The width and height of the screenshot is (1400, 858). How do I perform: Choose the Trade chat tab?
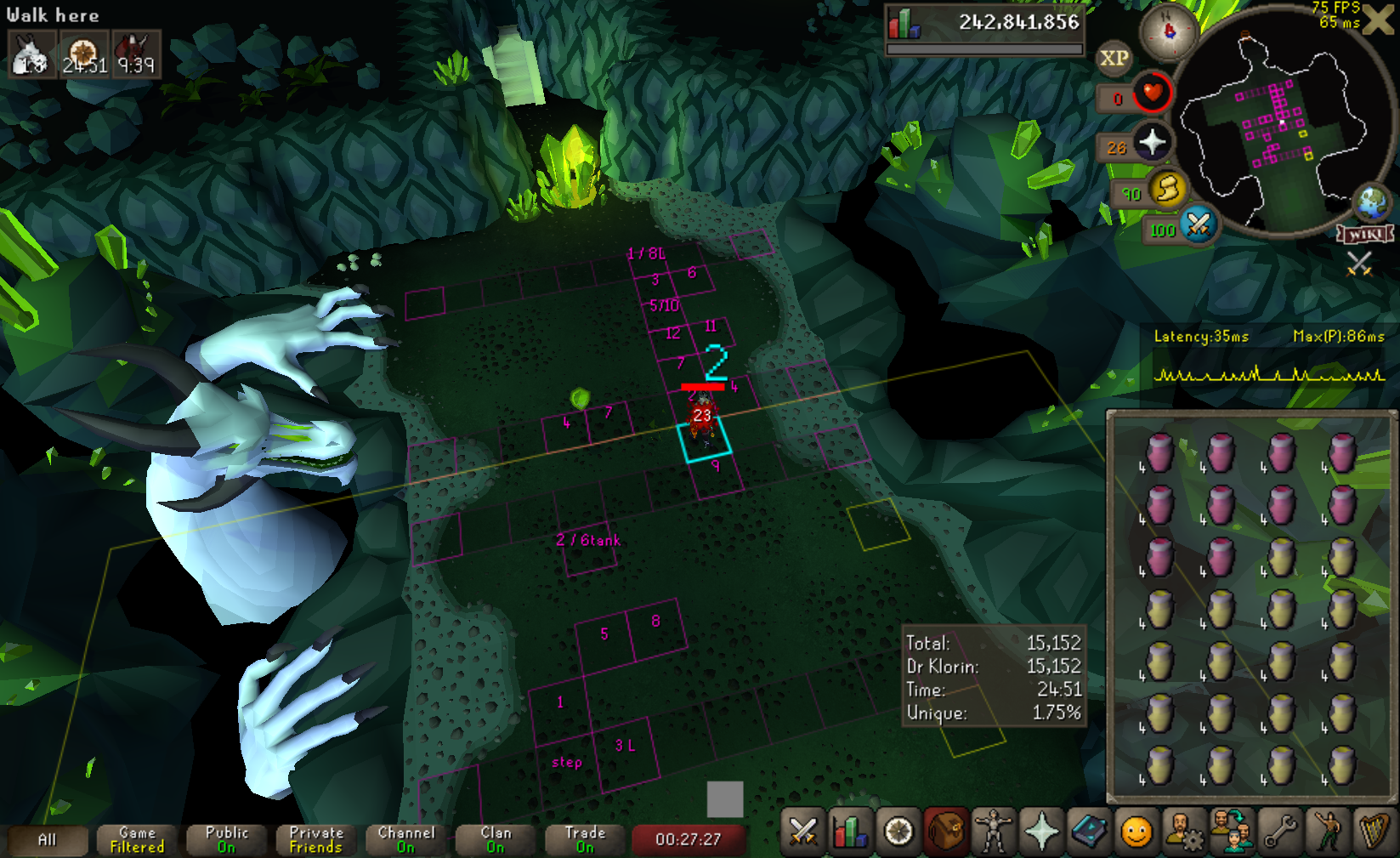click(585, 840)
